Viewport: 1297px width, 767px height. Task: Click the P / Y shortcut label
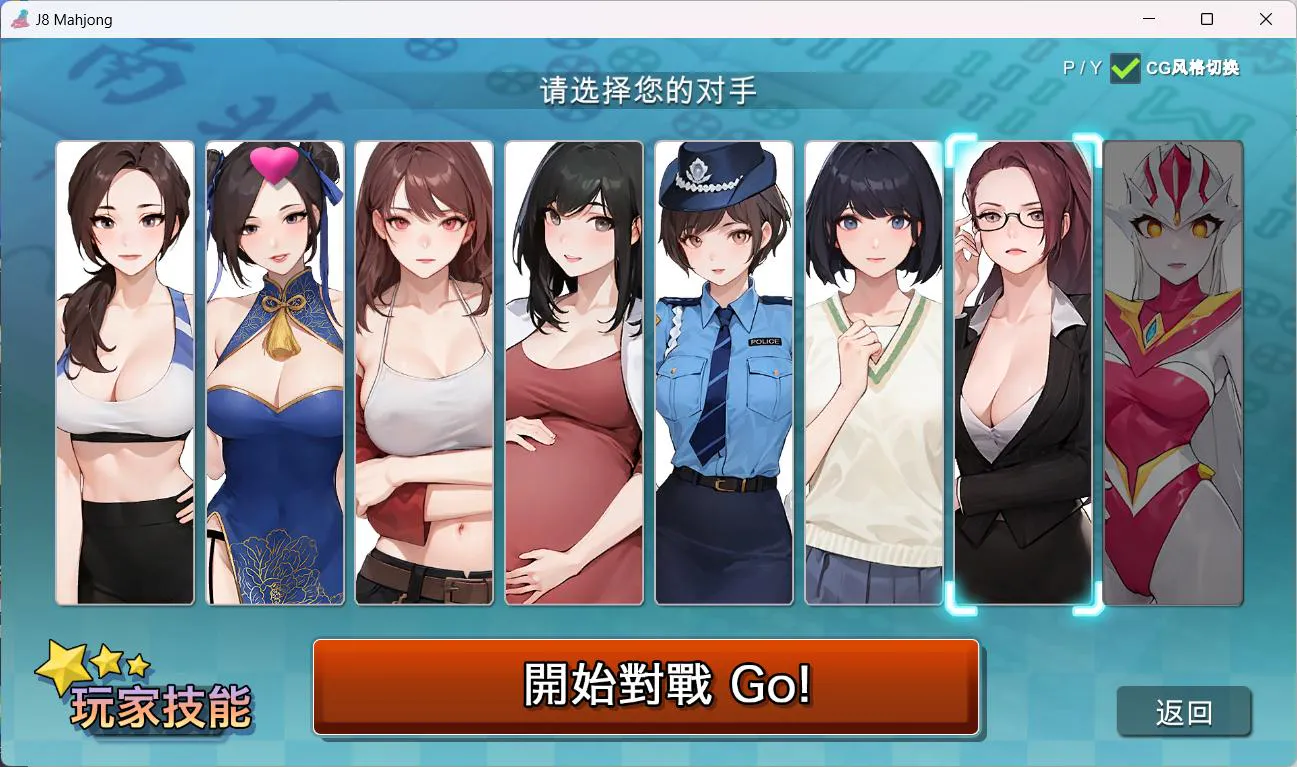1081,69
